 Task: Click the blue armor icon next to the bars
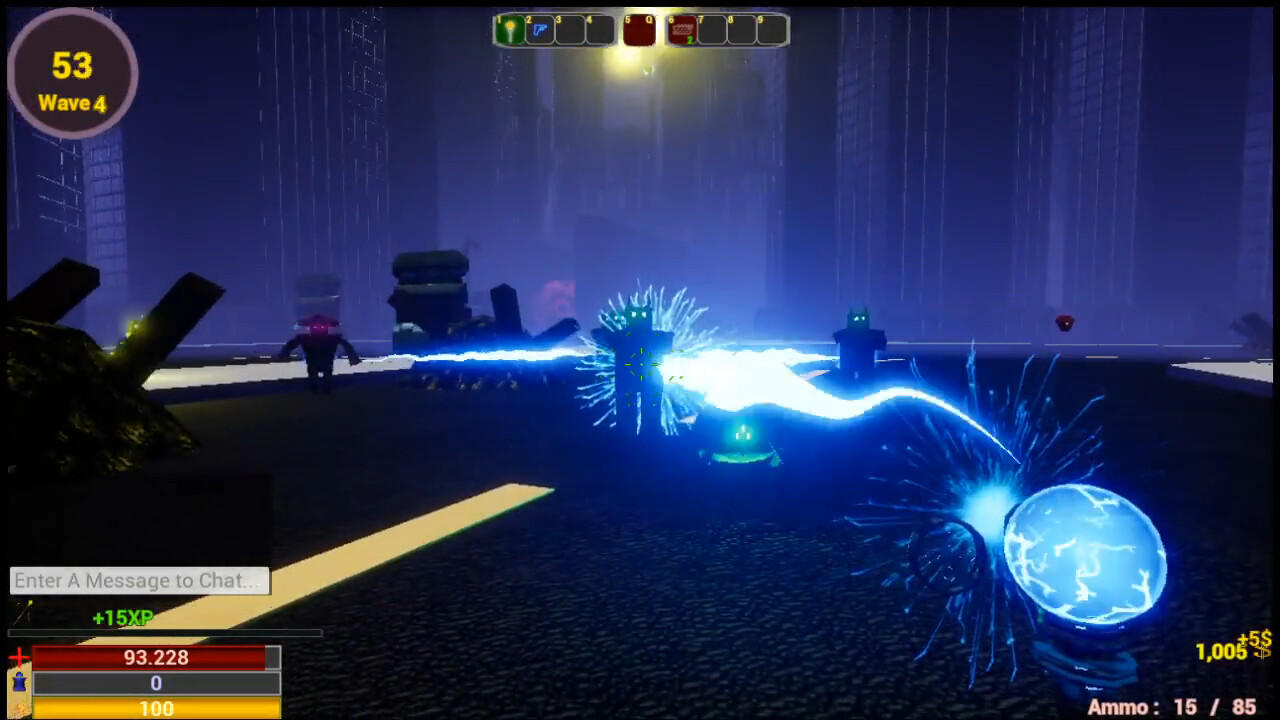coord(18,681)
